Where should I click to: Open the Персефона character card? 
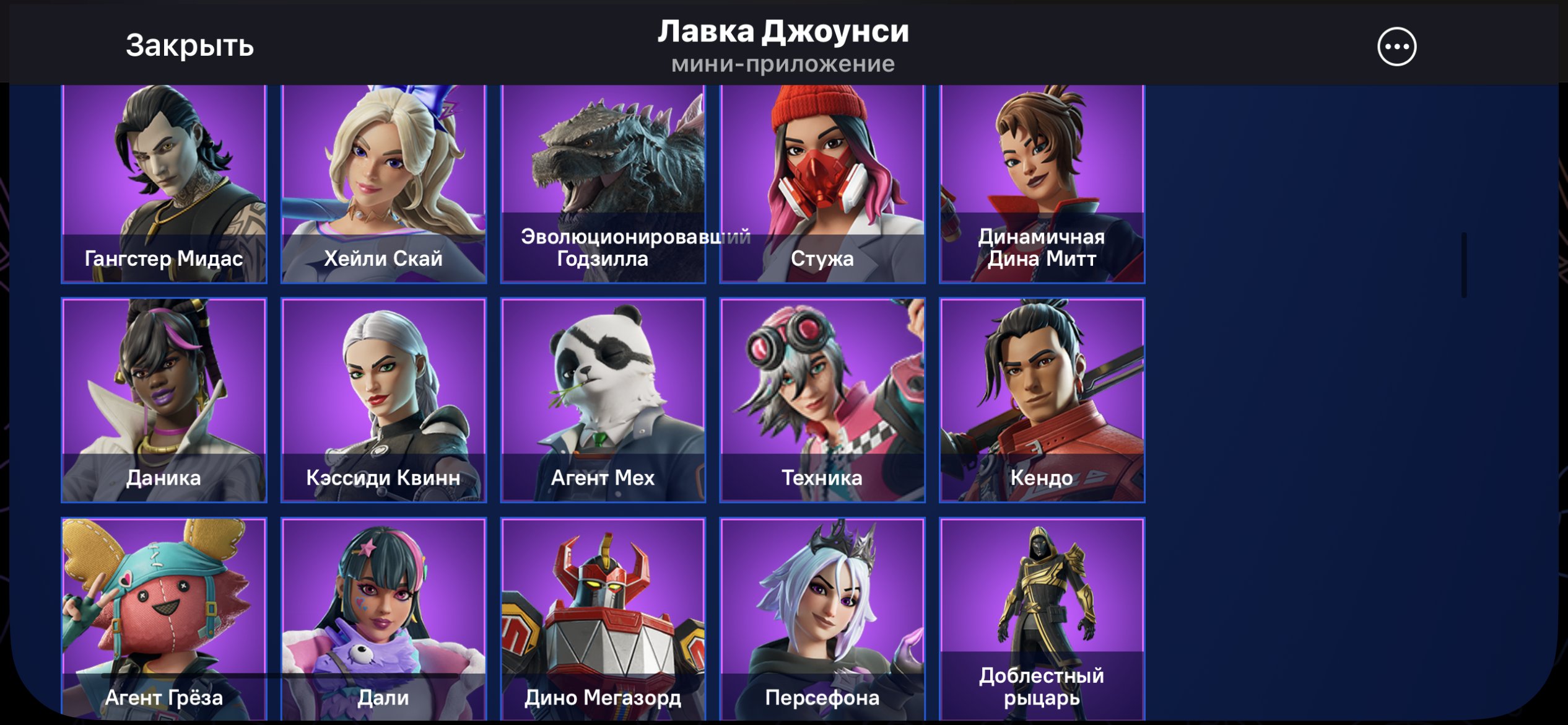[x=824, y=620]
